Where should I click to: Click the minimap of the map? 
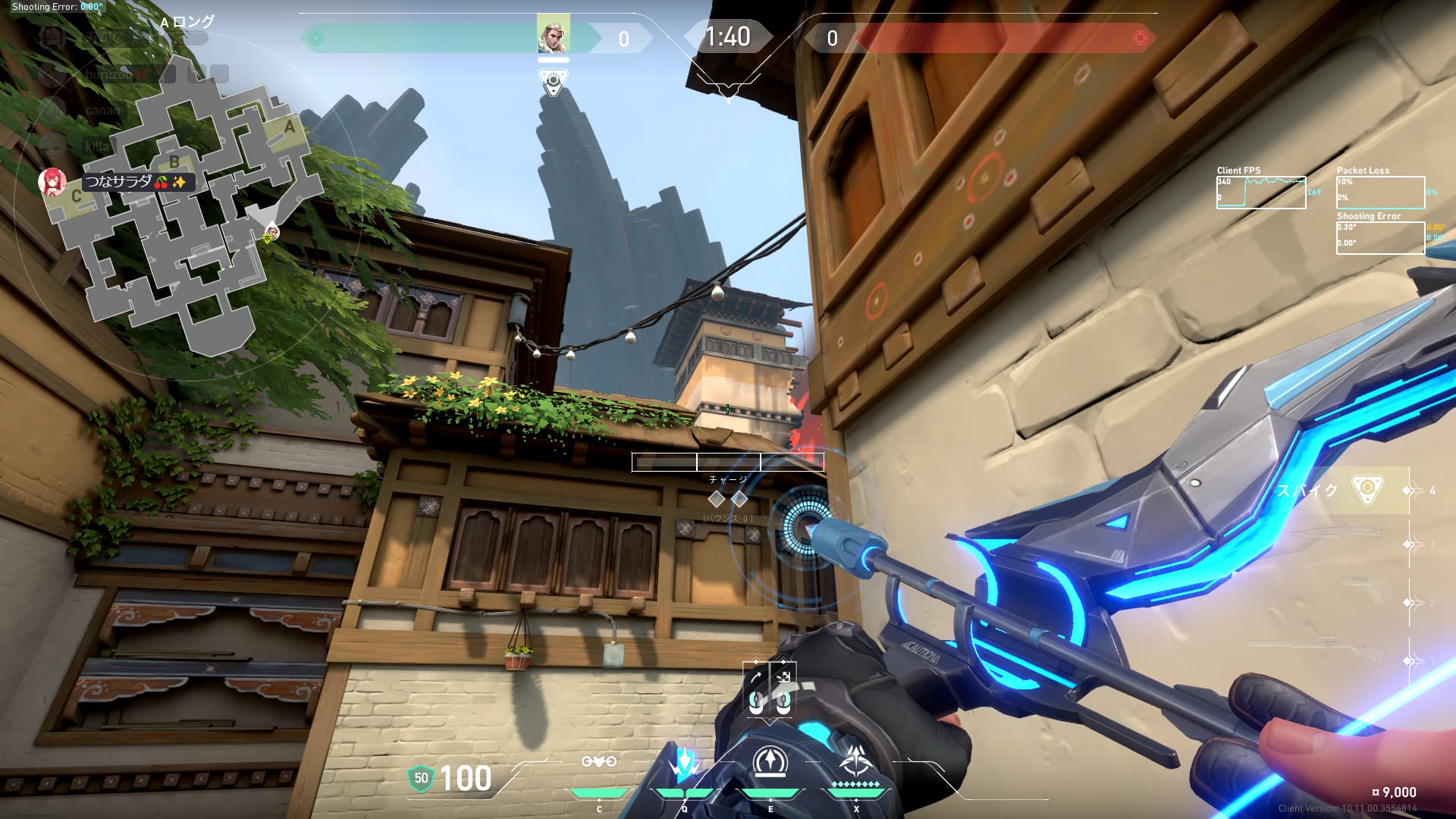[182, 212]
